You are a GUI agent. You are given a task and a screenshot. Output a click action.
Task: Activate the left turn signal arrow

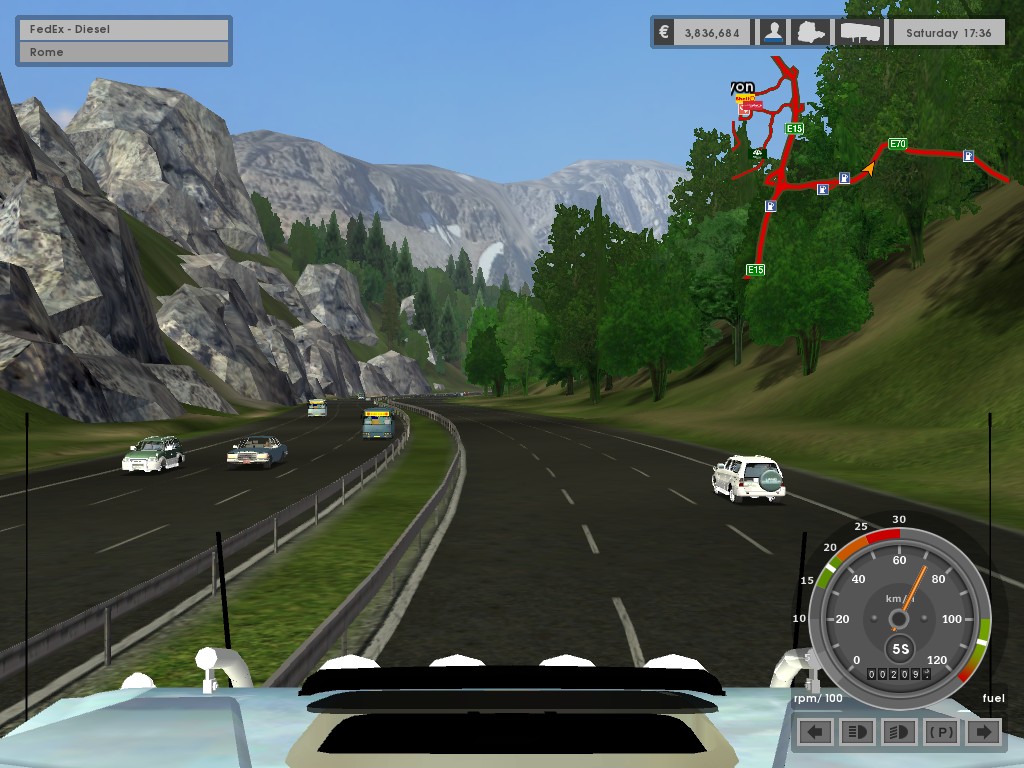[816, 732]
